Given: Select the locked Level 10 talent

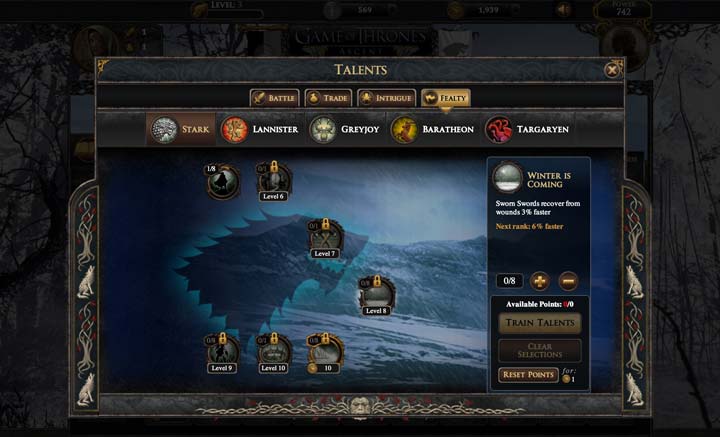Looking at the screenshot, I should [273, 351].
